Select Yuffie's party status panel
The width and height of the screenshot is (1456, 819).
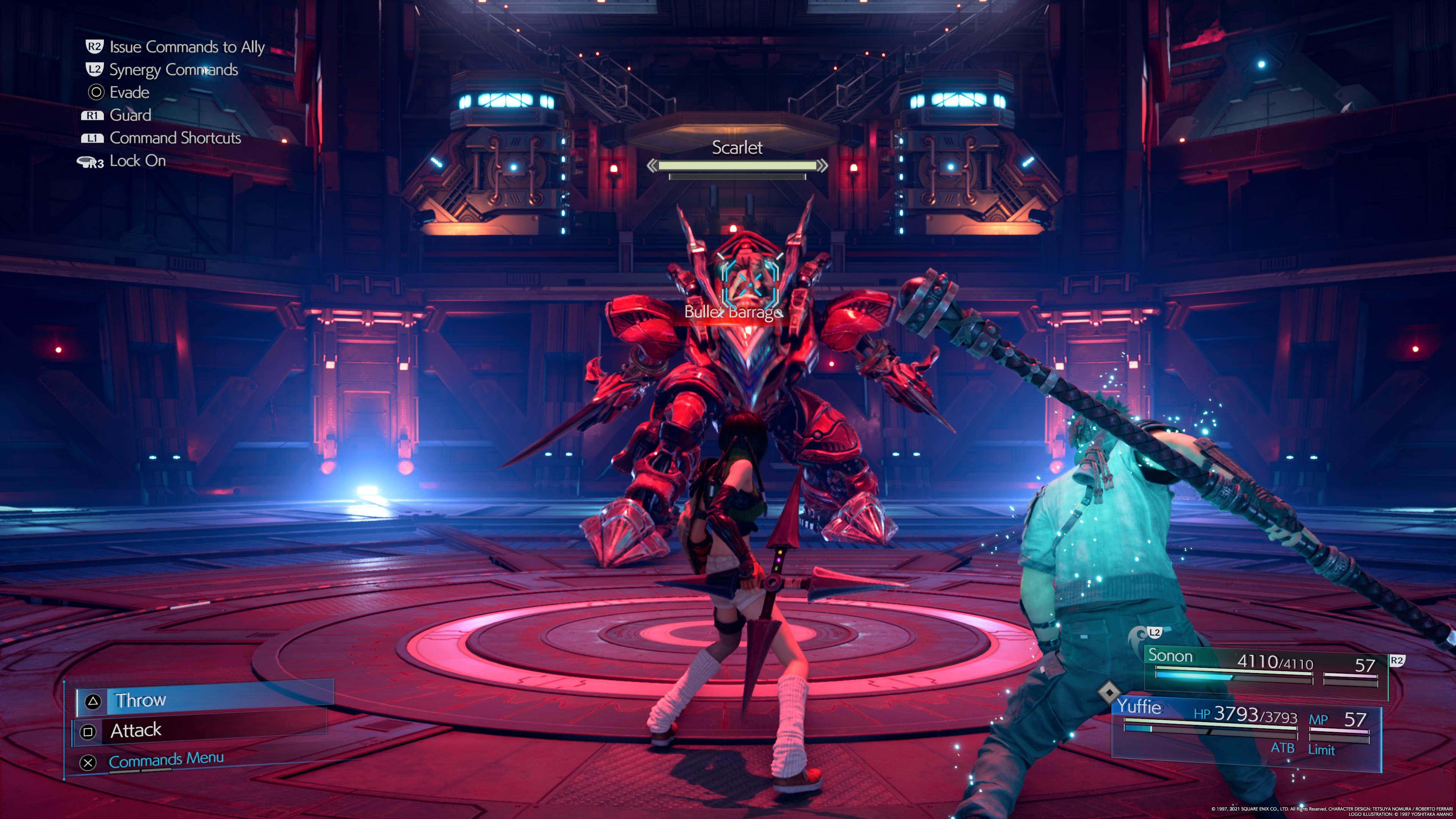coord(1246,726)
